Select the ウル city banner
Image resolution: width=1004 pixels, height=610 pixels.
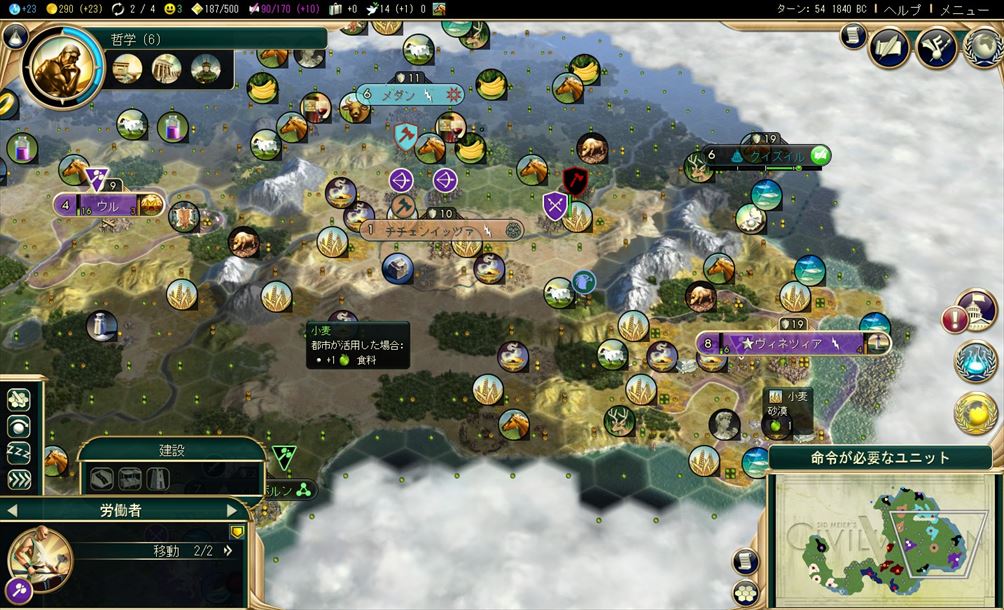(x=107, y=205)
